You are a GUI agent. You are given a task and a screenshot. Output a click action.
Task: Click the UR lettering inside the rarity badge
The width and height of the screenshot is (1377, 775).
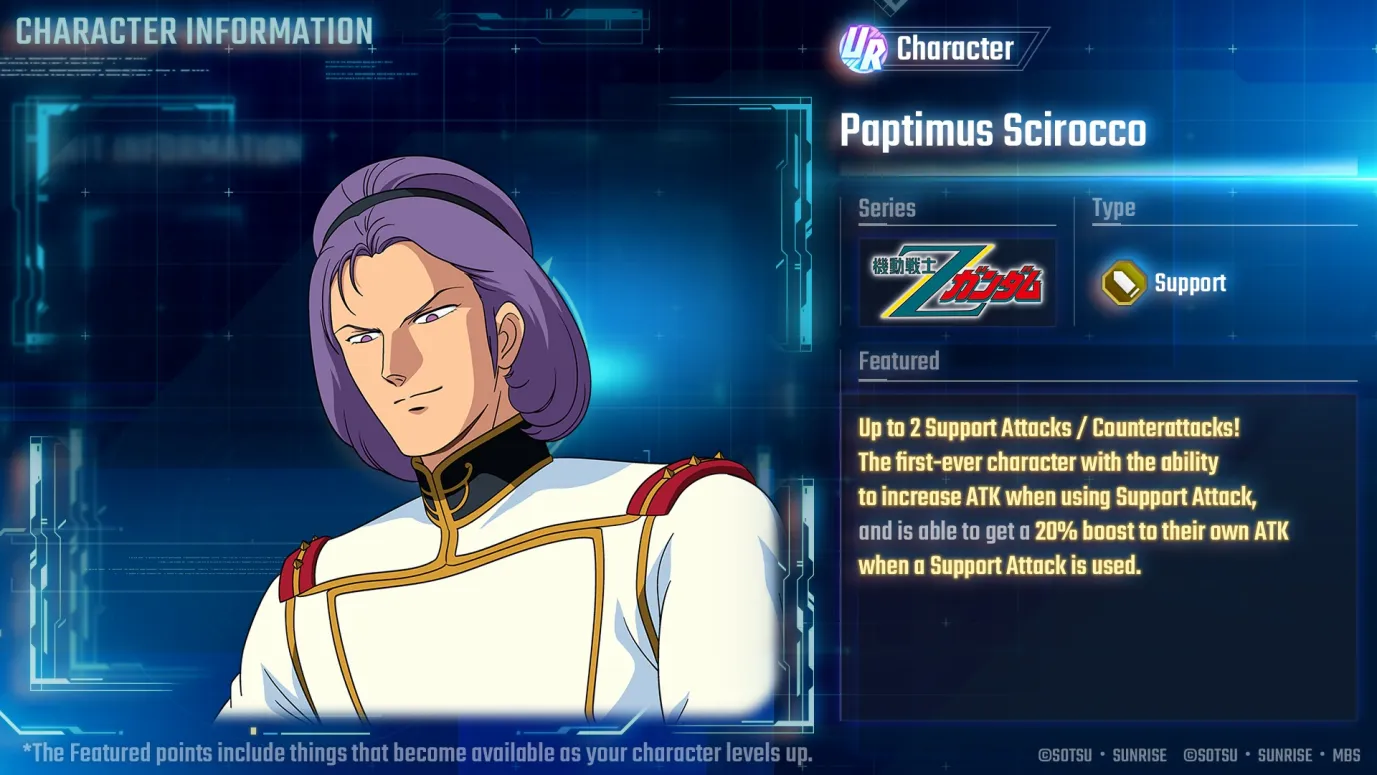[x=862, y=48]
